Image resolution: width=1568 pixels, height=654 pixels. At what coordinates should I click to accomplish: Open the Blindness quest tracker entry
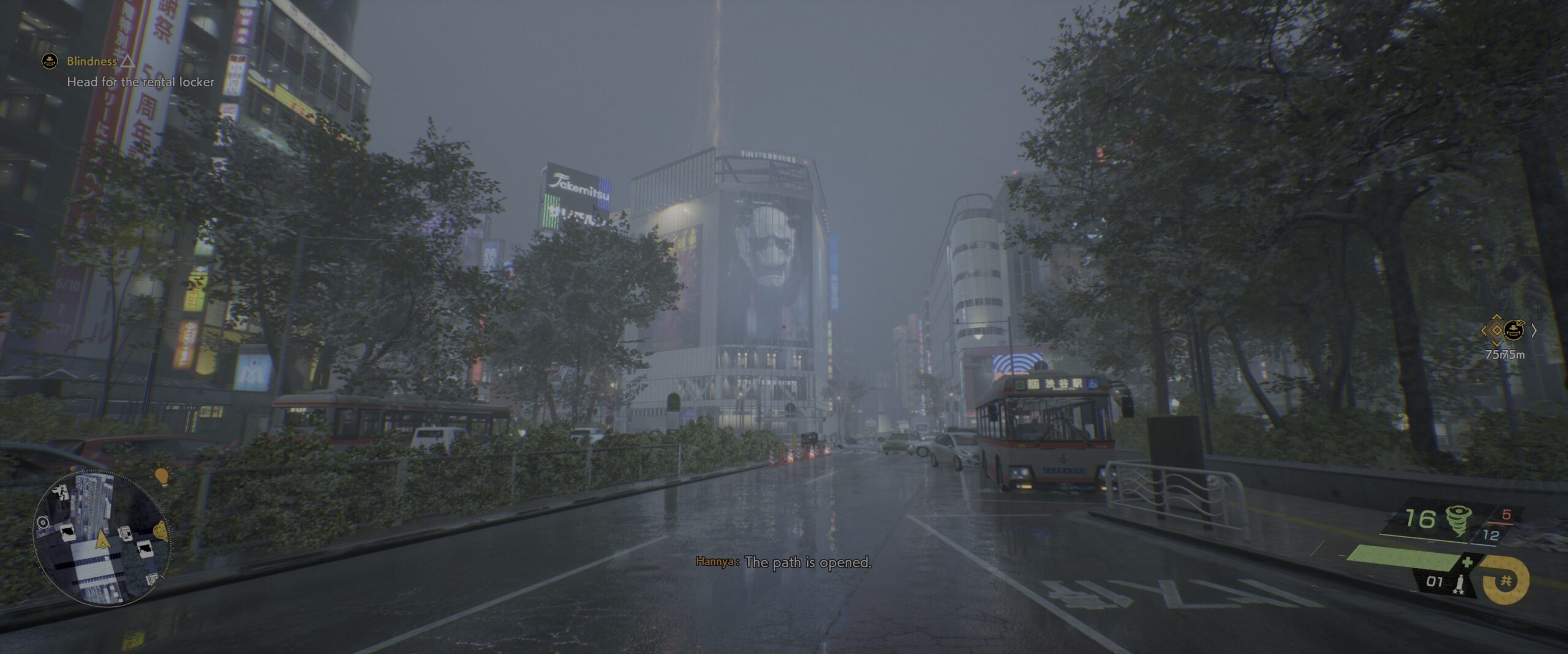click(x=92, y=61)
